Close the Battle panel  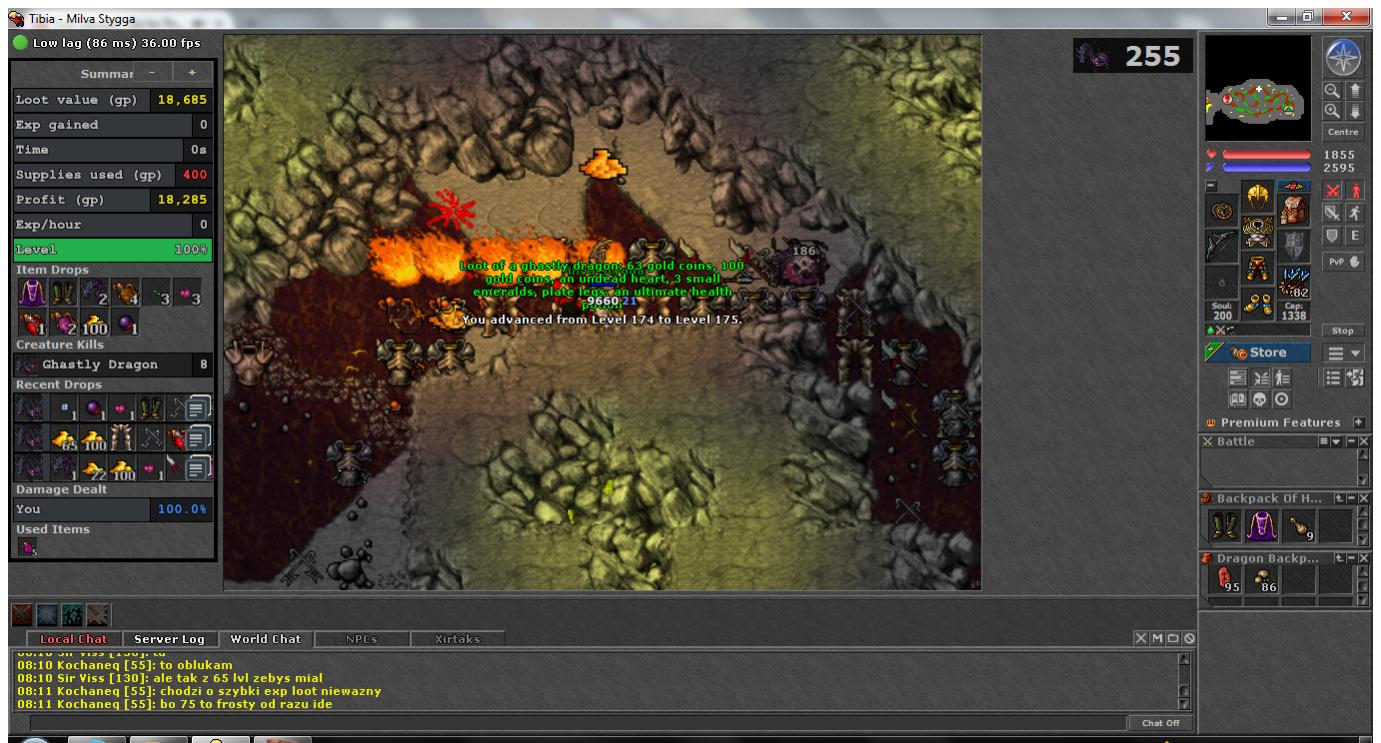1364,441
